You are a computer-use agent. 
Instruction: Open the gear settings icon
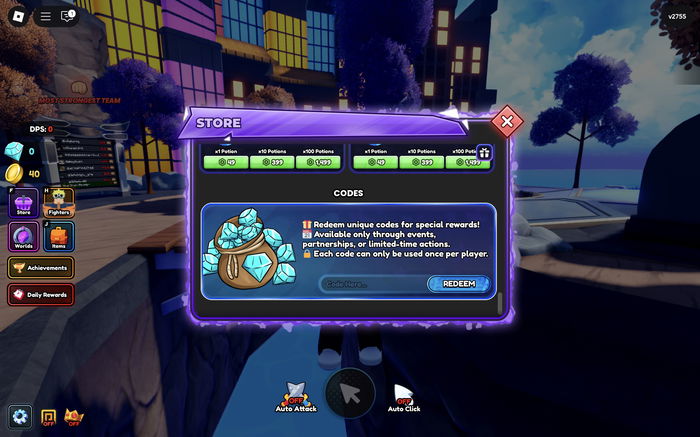[19, 415]
